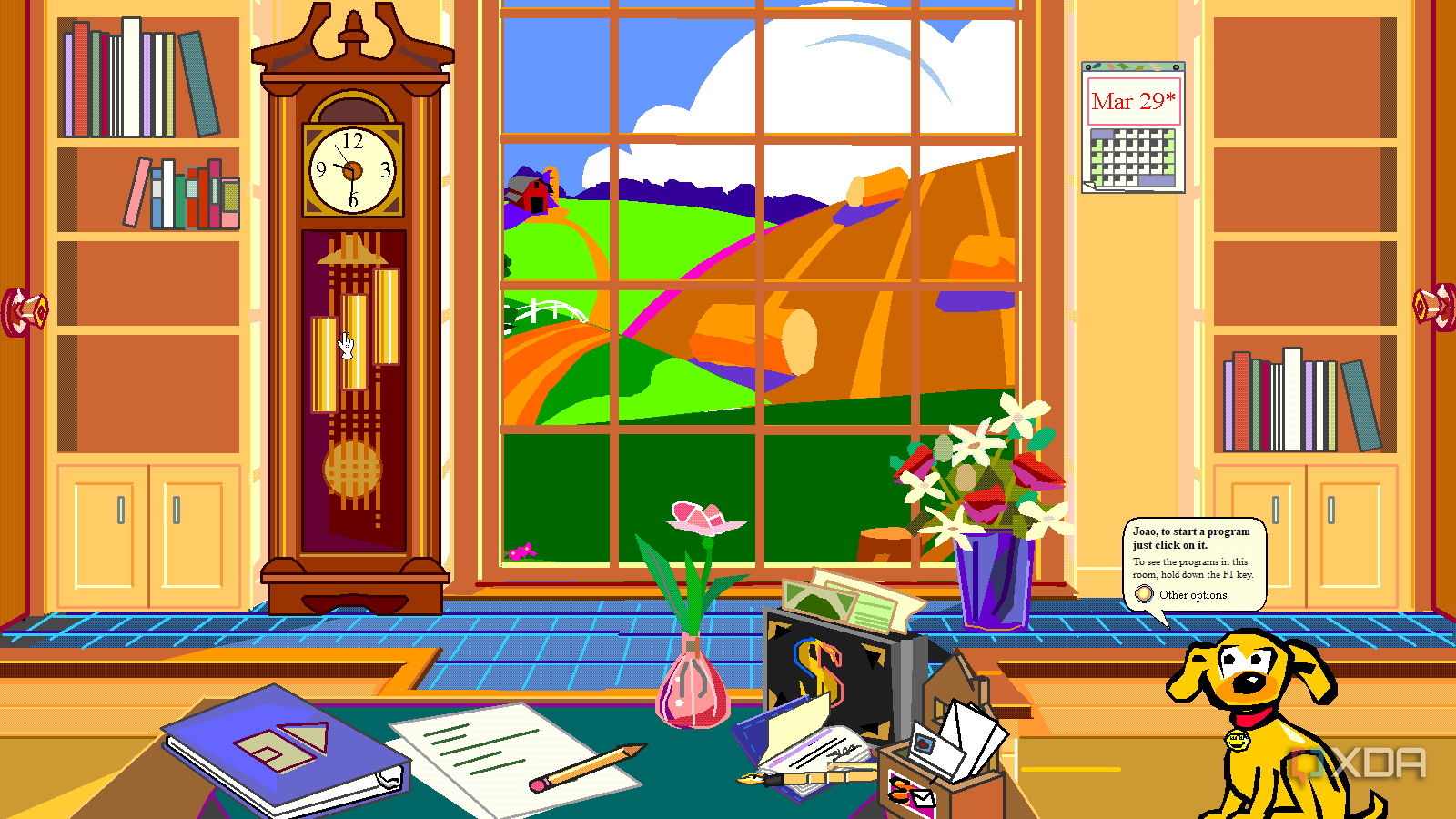The image size is (1456, 819).
Task: Click the glowing orb next to Other options
Action: 1144,593
